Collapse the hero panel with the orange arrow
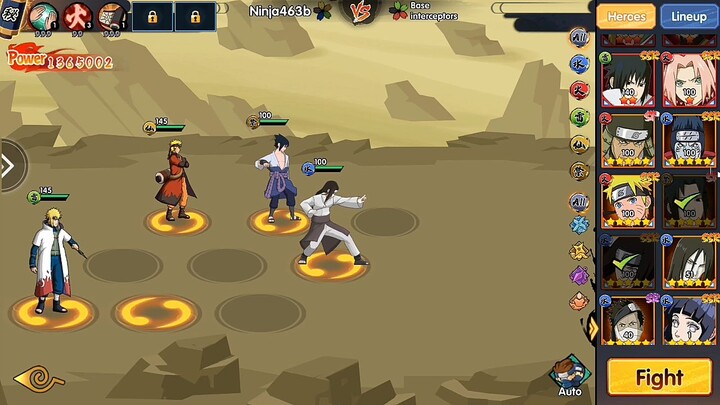The image size is (720, 405). 593,327
